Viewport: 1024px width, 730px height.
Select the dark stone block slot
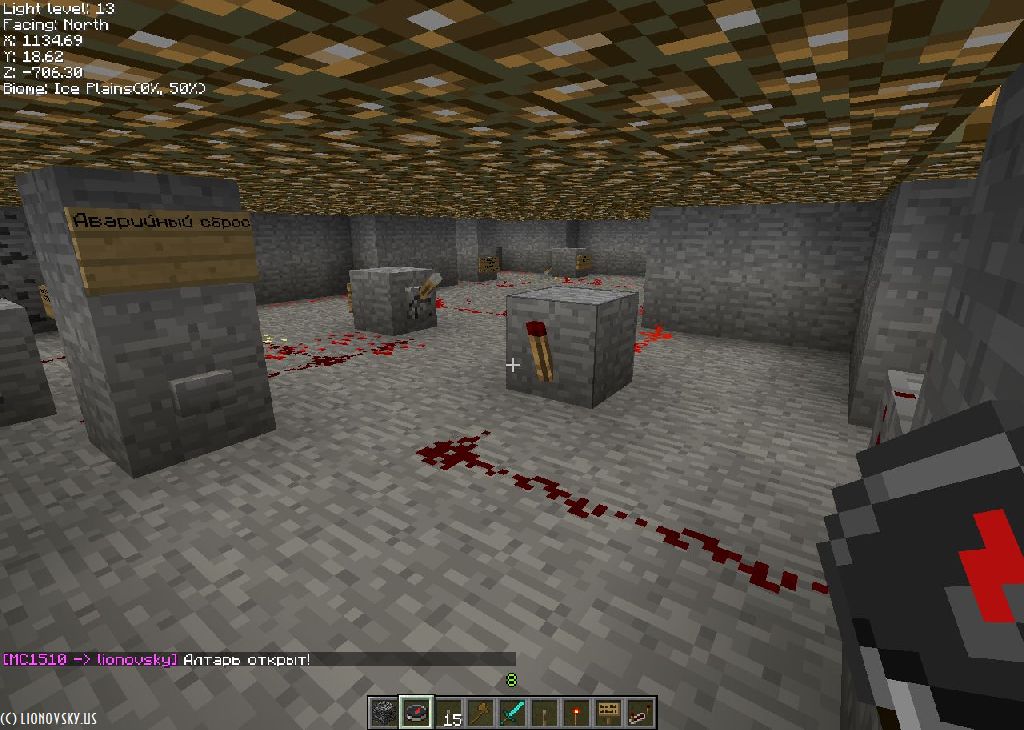pos(384,712)
